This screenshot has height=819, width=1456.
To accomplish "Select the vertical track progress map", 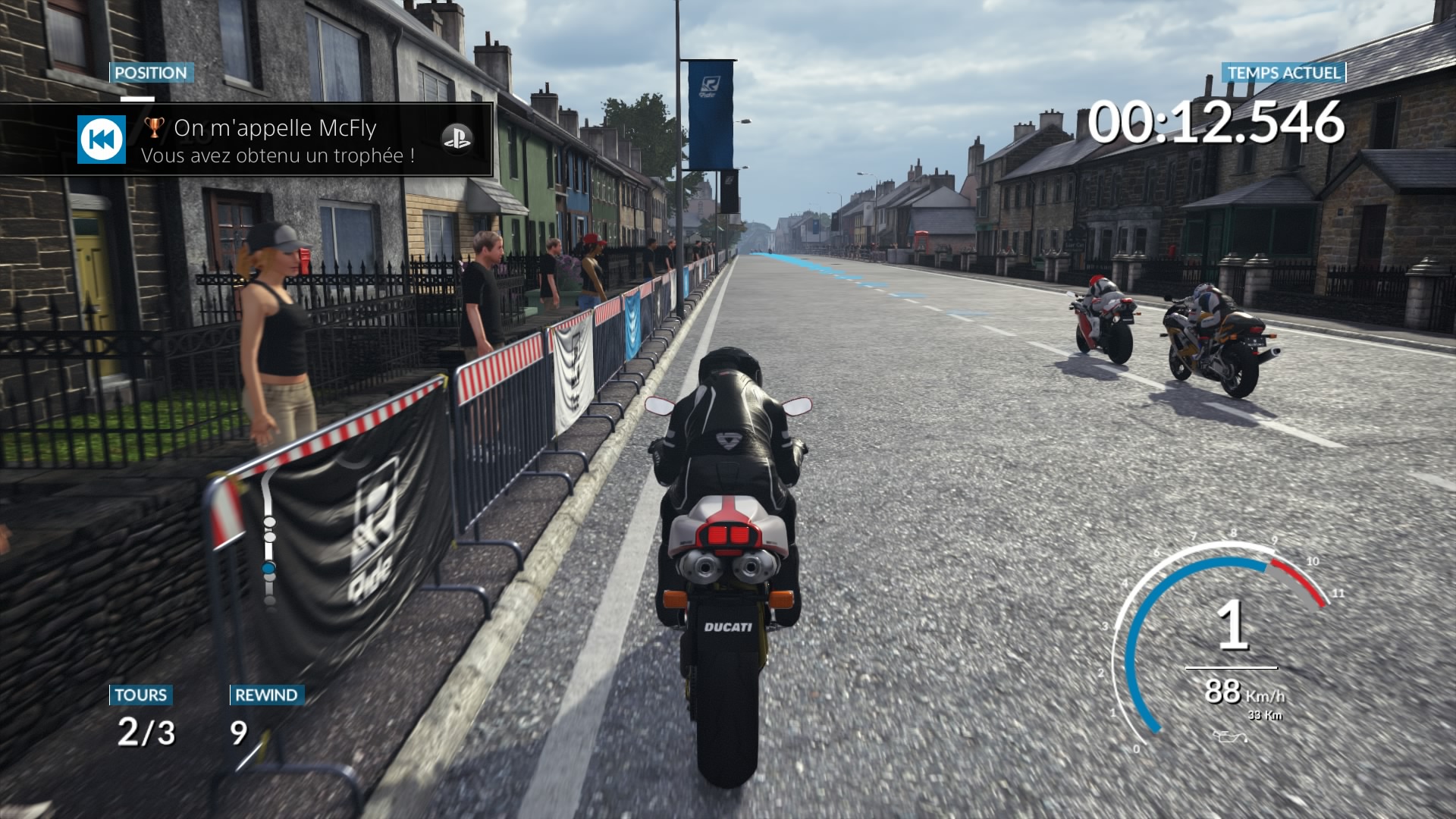I will click(268, 537).
